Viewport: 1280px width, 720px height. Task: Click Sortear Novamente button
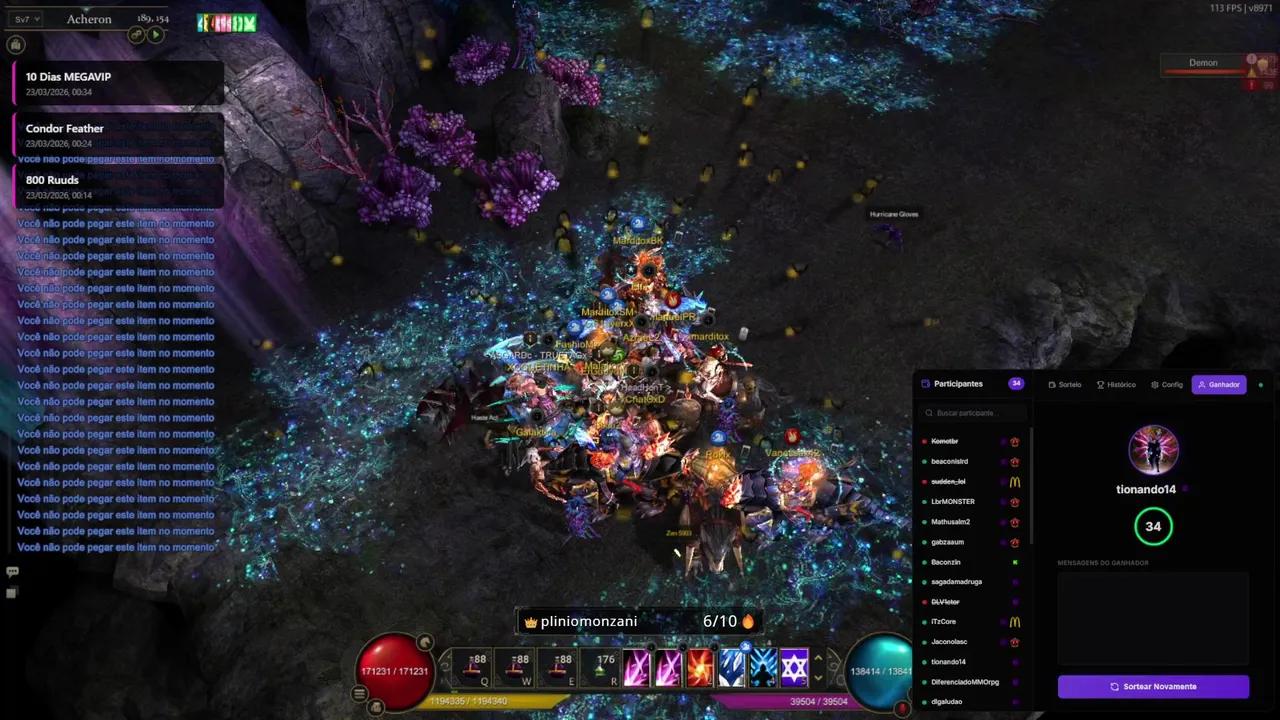(x=1153, y=687)
